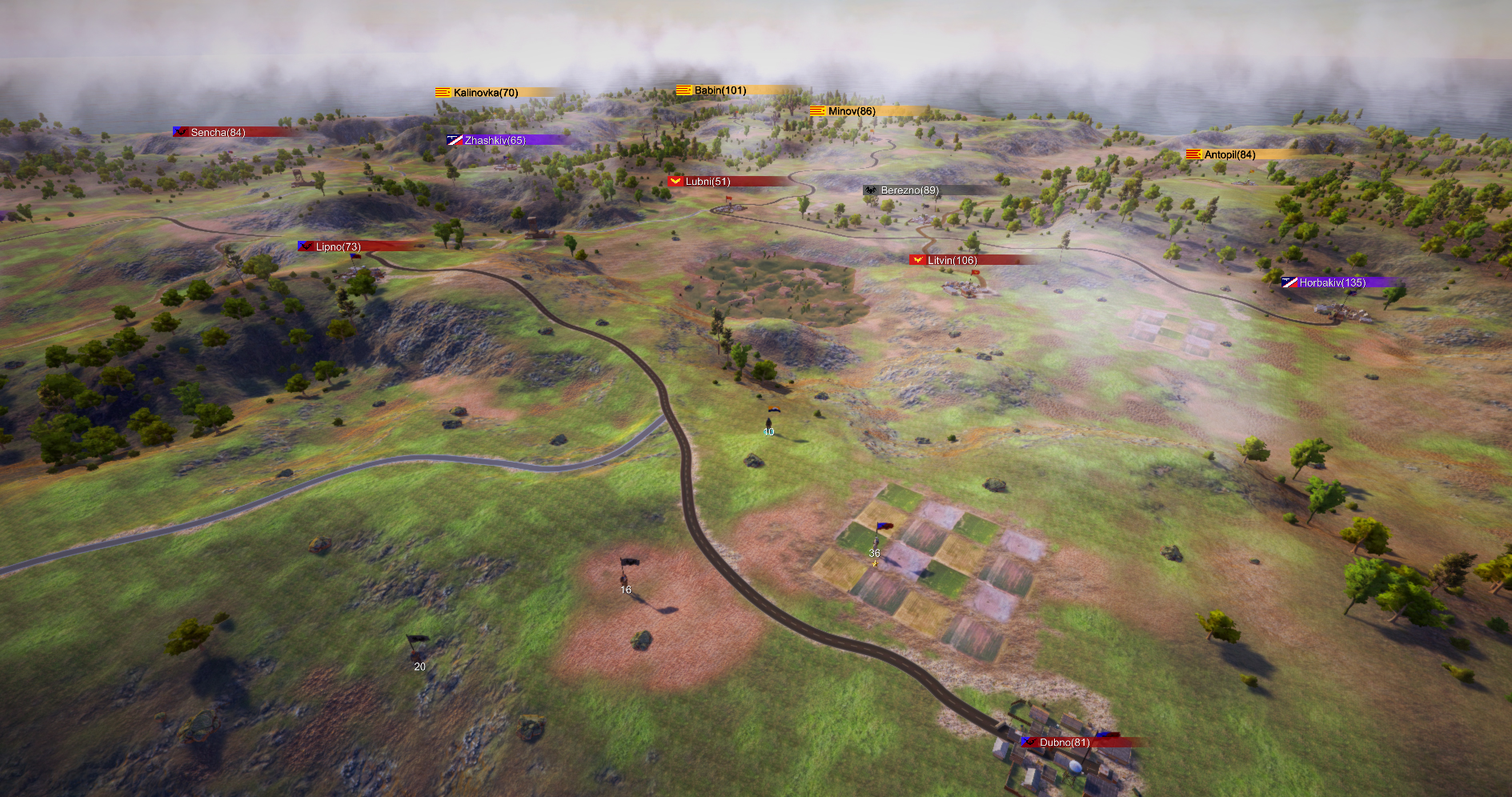This screenshot has width=1512, height=797.
Task: Select the flag icon on the Lipno(73) label
Action: [304, 246]
